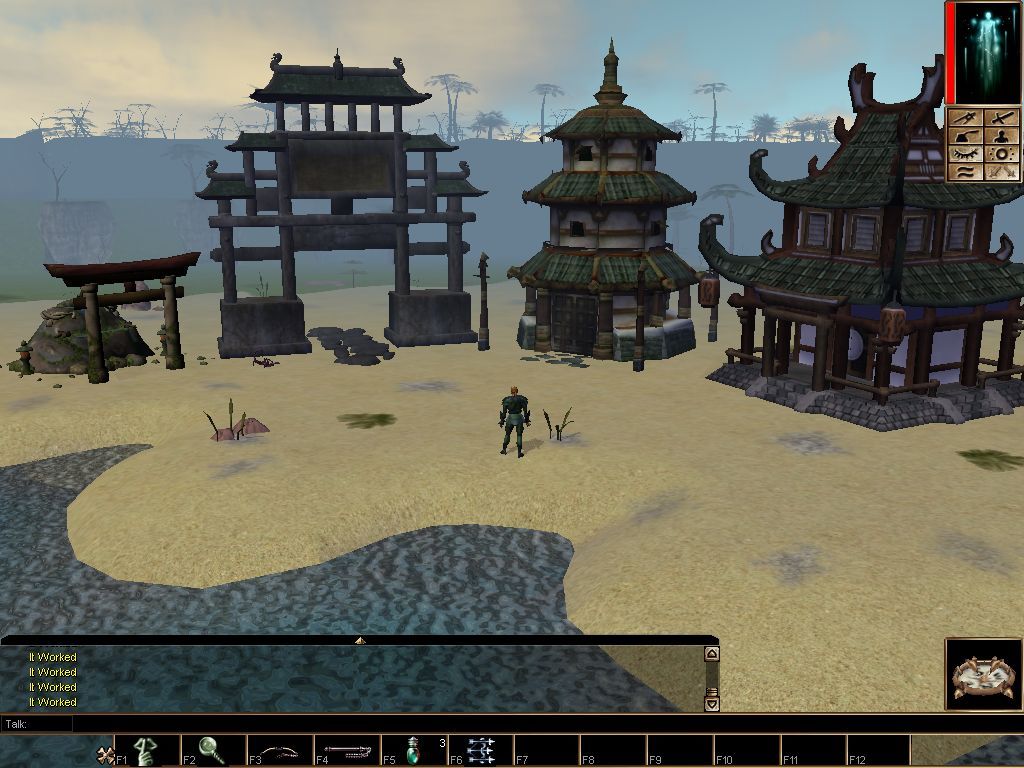
Task: Select the arrow item in the F4 slot
Action: [346, 750]
